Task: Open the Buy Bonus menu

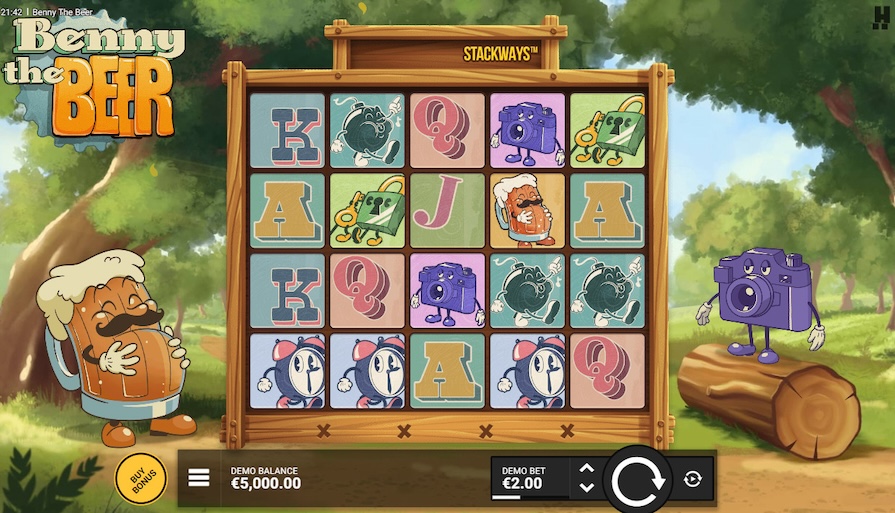Action: point(141,478)
